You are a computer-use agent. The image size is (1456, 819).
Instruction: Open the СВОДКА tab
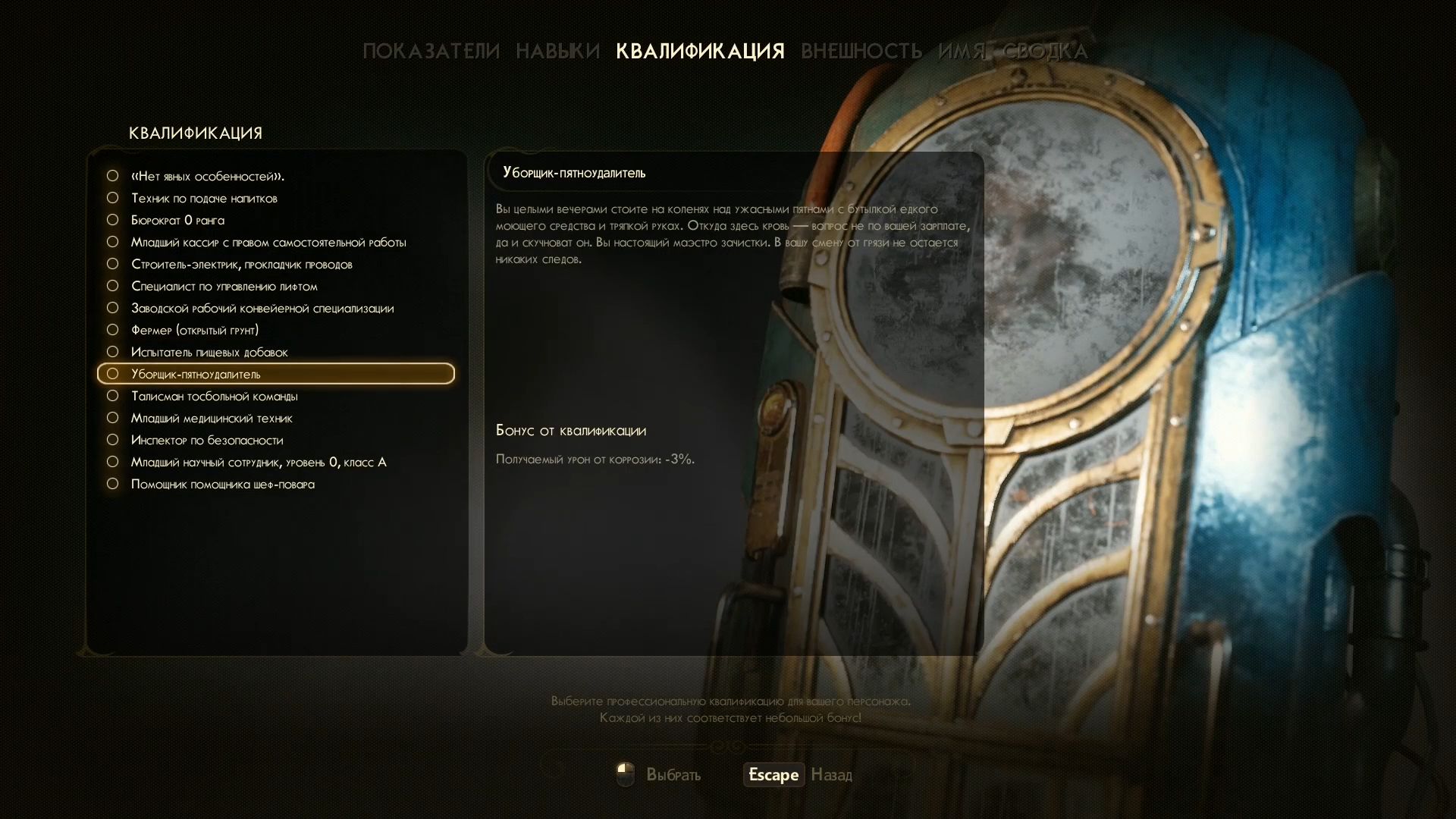point(1045,52)
